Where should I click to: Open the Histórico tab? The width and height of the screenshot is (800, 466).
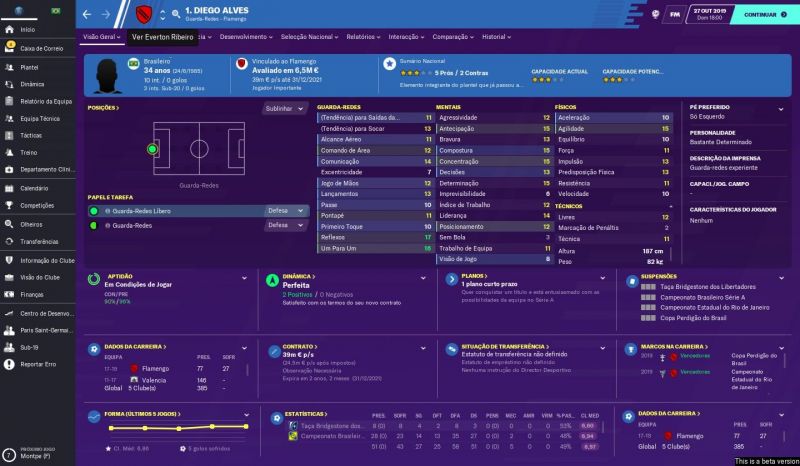click(496, 36)
